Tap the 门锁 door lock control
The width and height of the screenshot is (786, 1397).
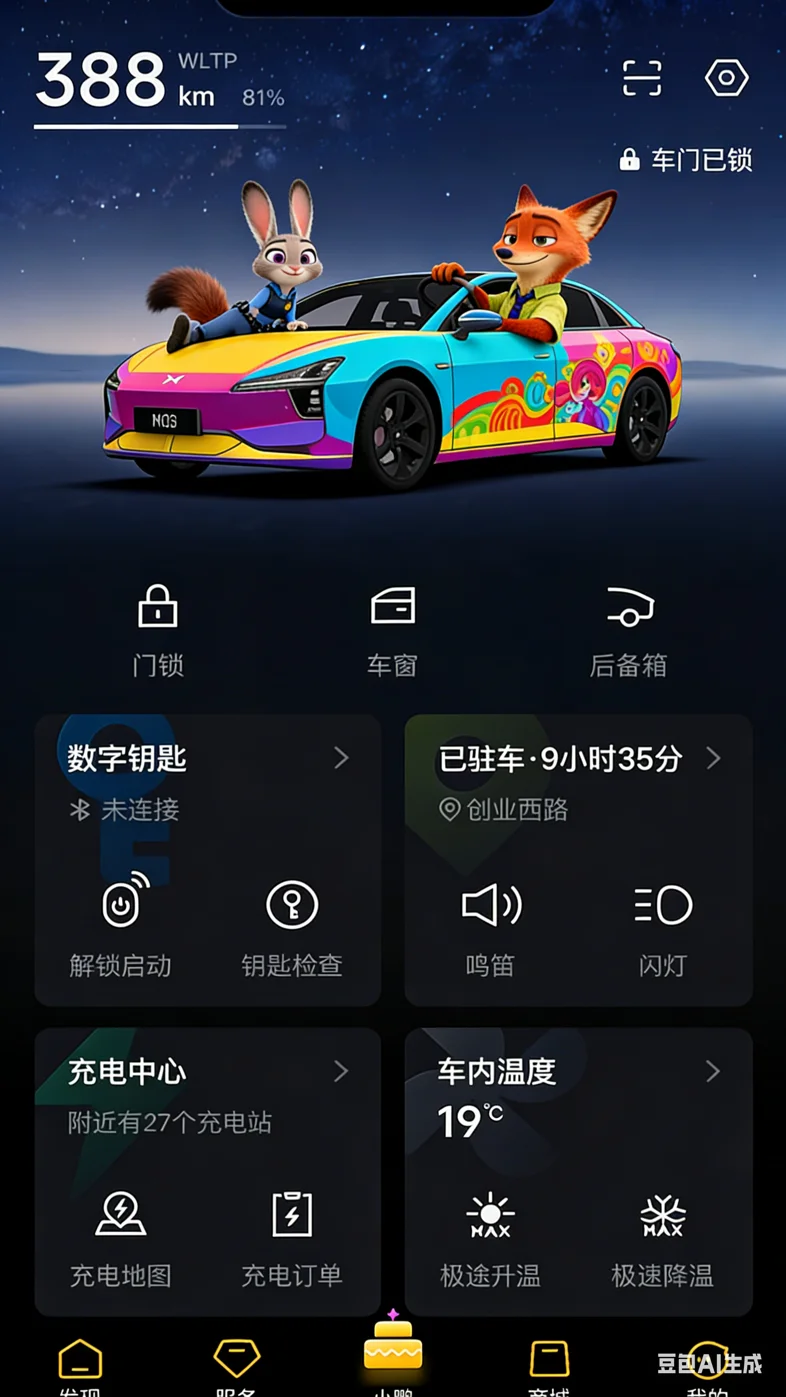(x=158, y=630)
